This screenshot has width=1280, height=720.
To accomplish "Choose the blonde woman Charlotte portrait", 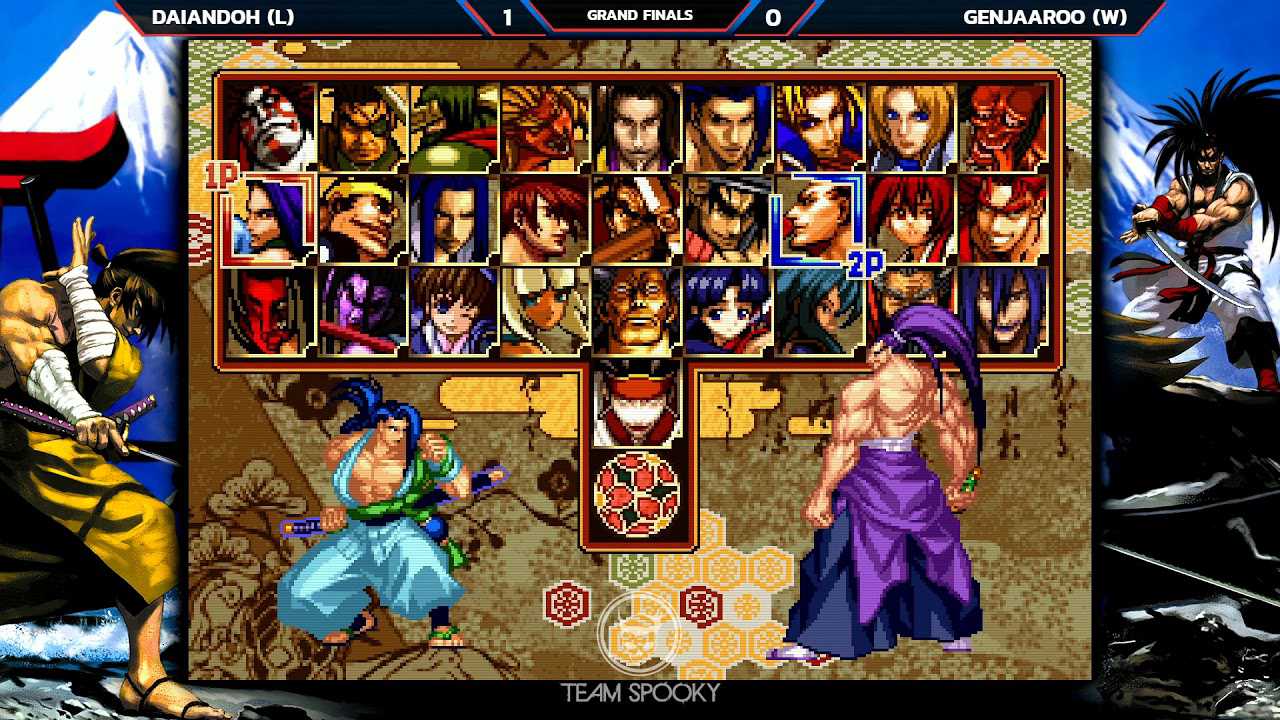I will pos(911,127).
